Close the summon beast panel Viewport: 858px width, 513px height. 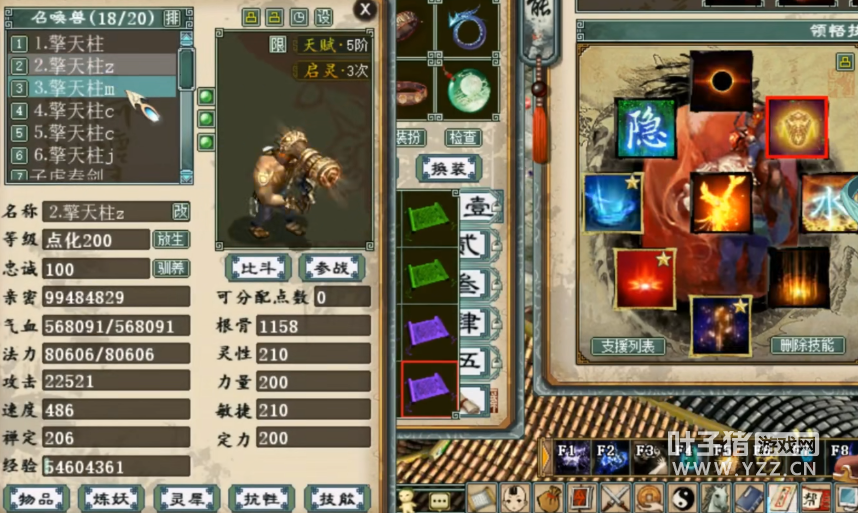tap(366, 10)
